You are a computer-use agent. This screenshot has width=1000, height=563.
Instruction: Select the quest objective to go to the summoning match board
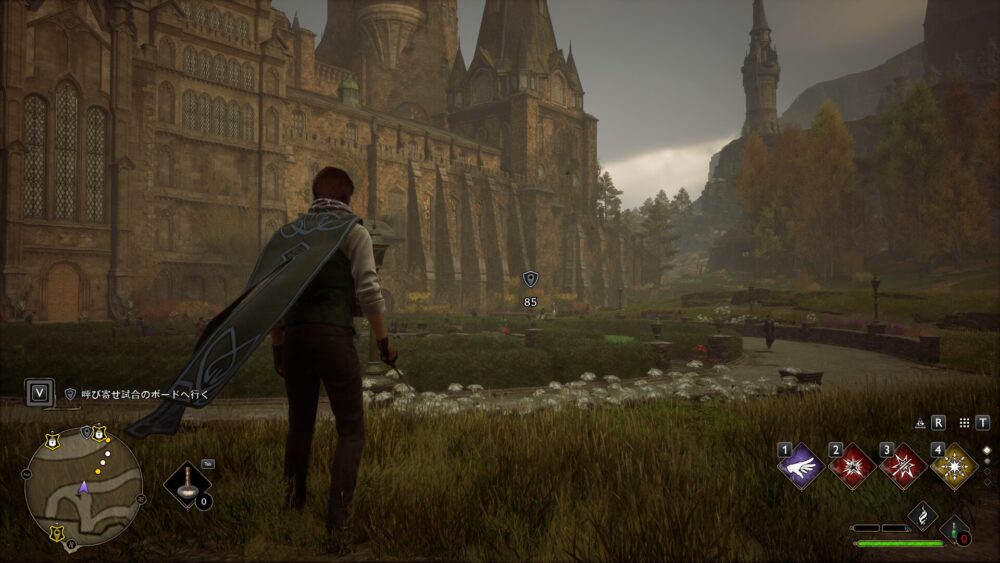138,394
